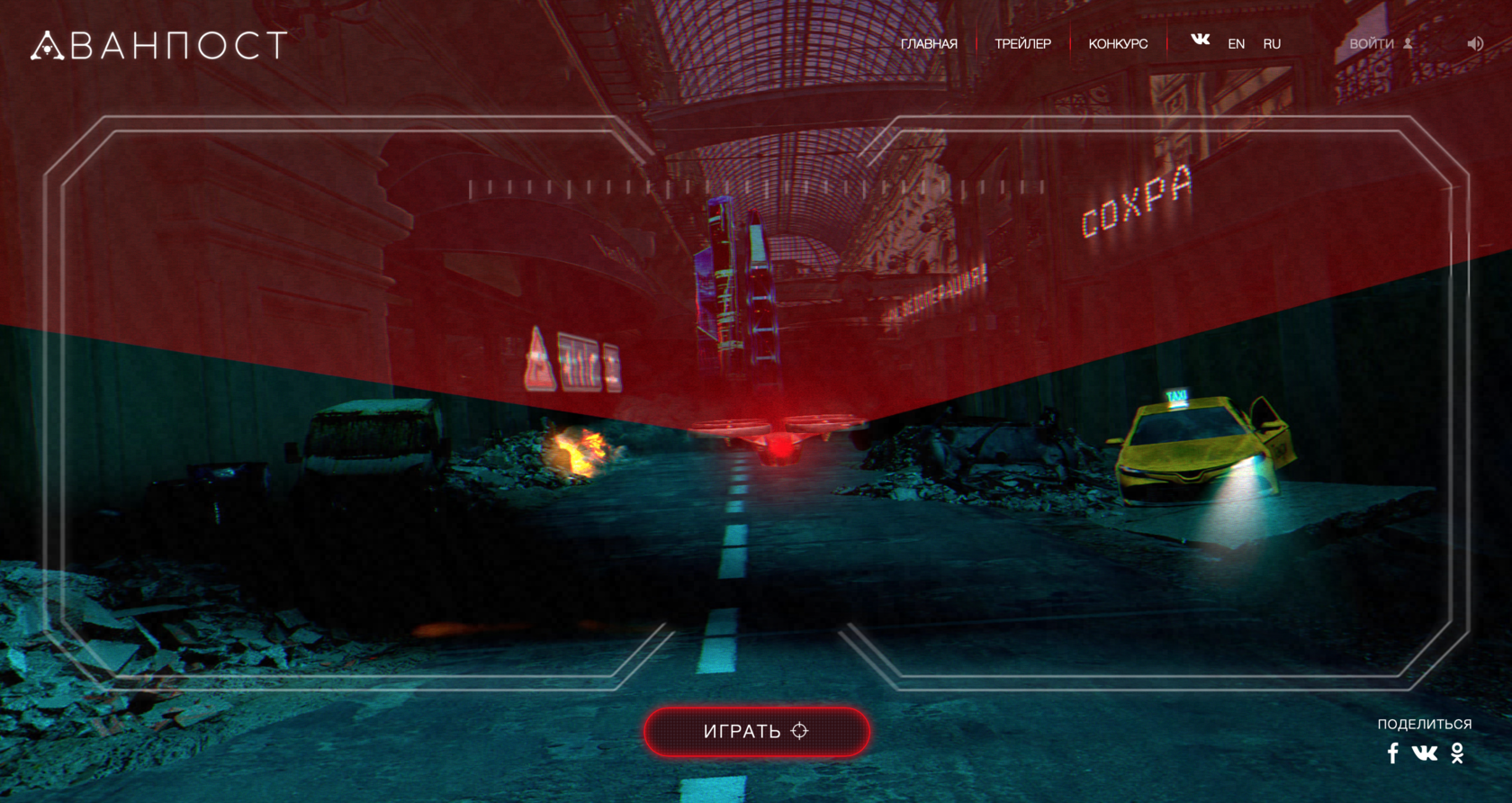
Task: Open the ТРЕЙЛЕР section
Action: point(1022,44)
